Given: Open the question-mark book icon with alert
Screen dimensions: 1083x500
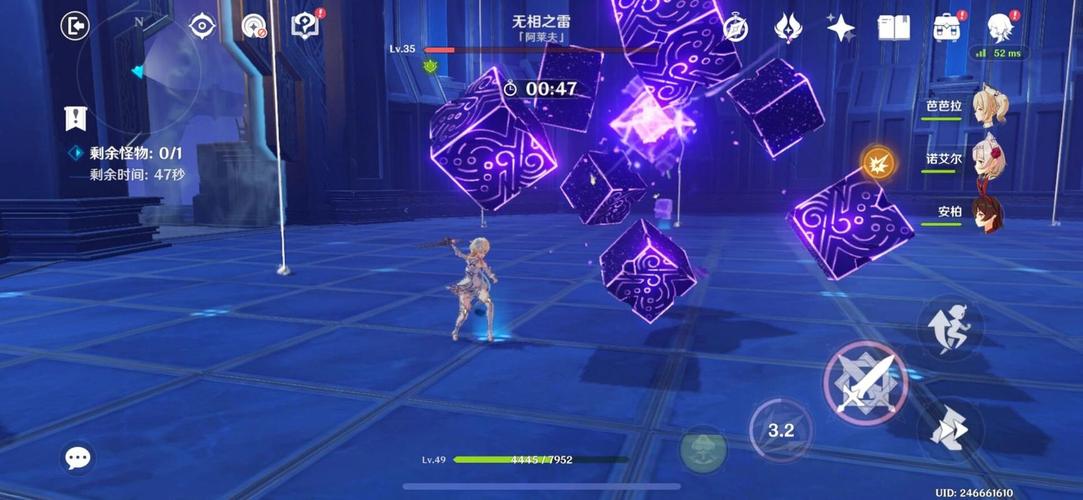Looking at the screenshot, I should click(305, 26).
